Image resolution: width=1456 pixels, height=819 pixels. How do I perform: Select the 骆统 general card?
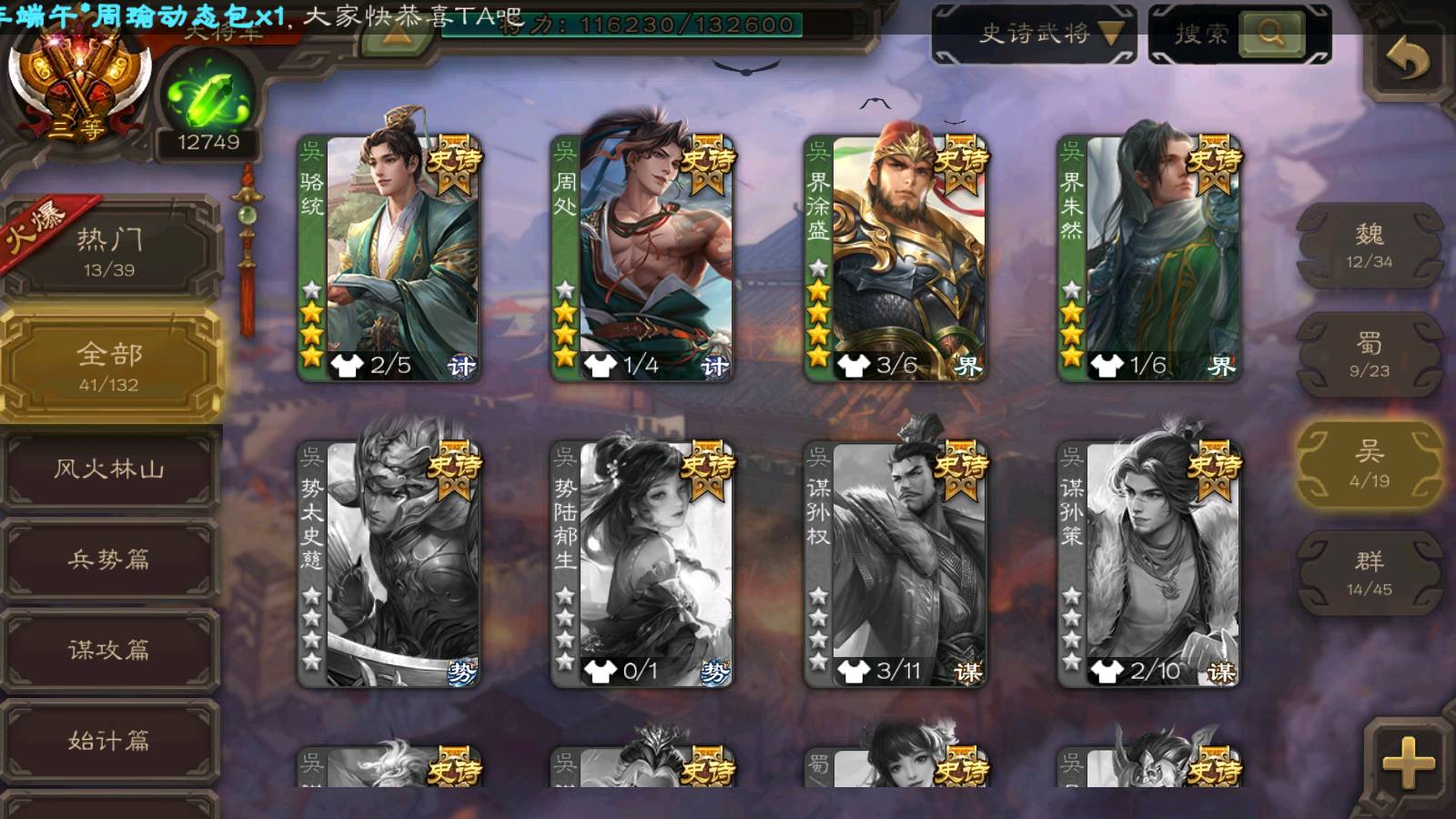pyautogui.click(x=389, y=257)
